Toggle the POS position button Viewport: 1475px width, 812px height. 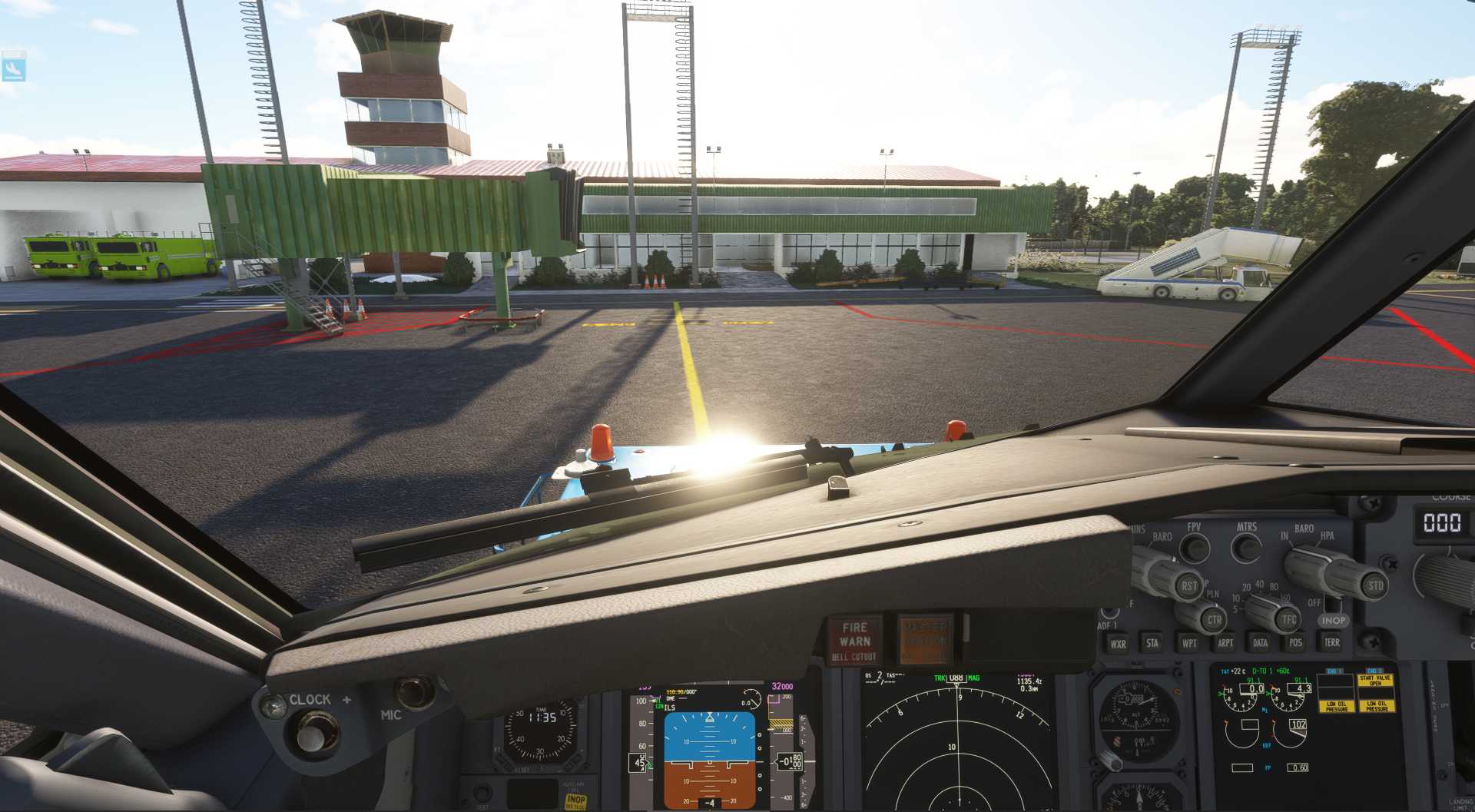[x=1296, y=642]
